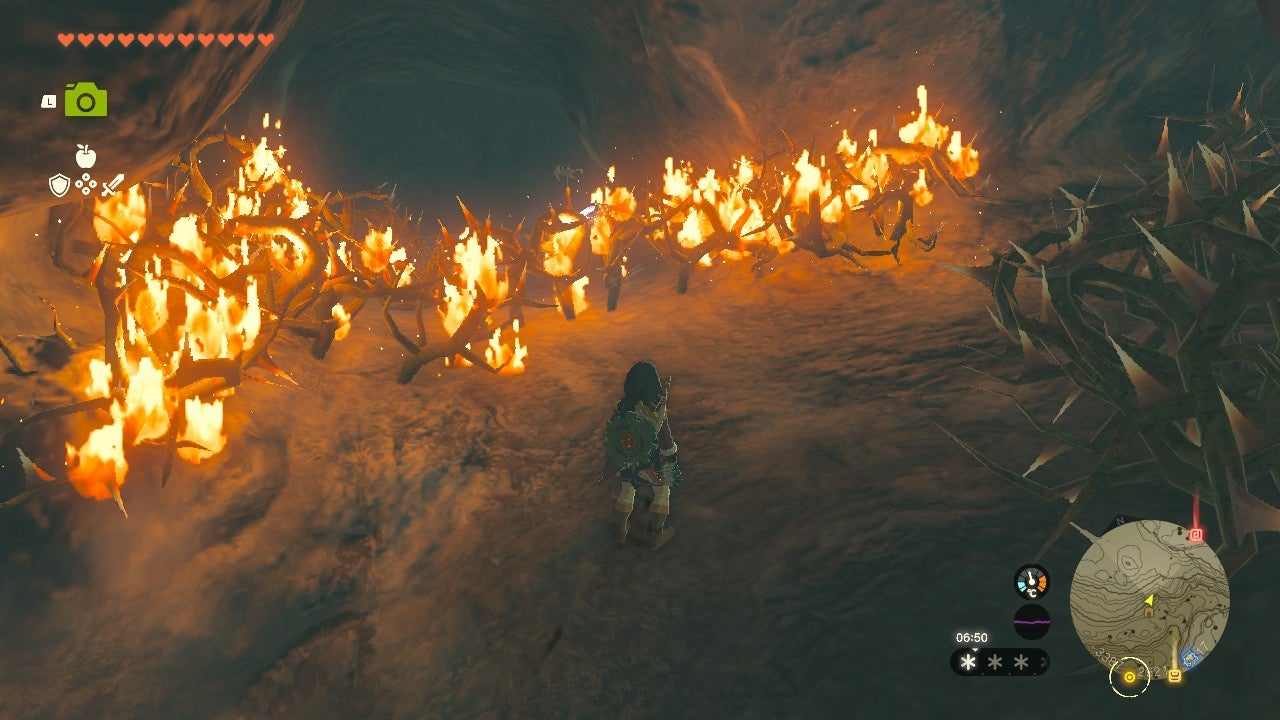Image resolution: width=1280 pixels, height=720 pixels.
Task: Click the player arrow on the minimap
Action: 1150,599
